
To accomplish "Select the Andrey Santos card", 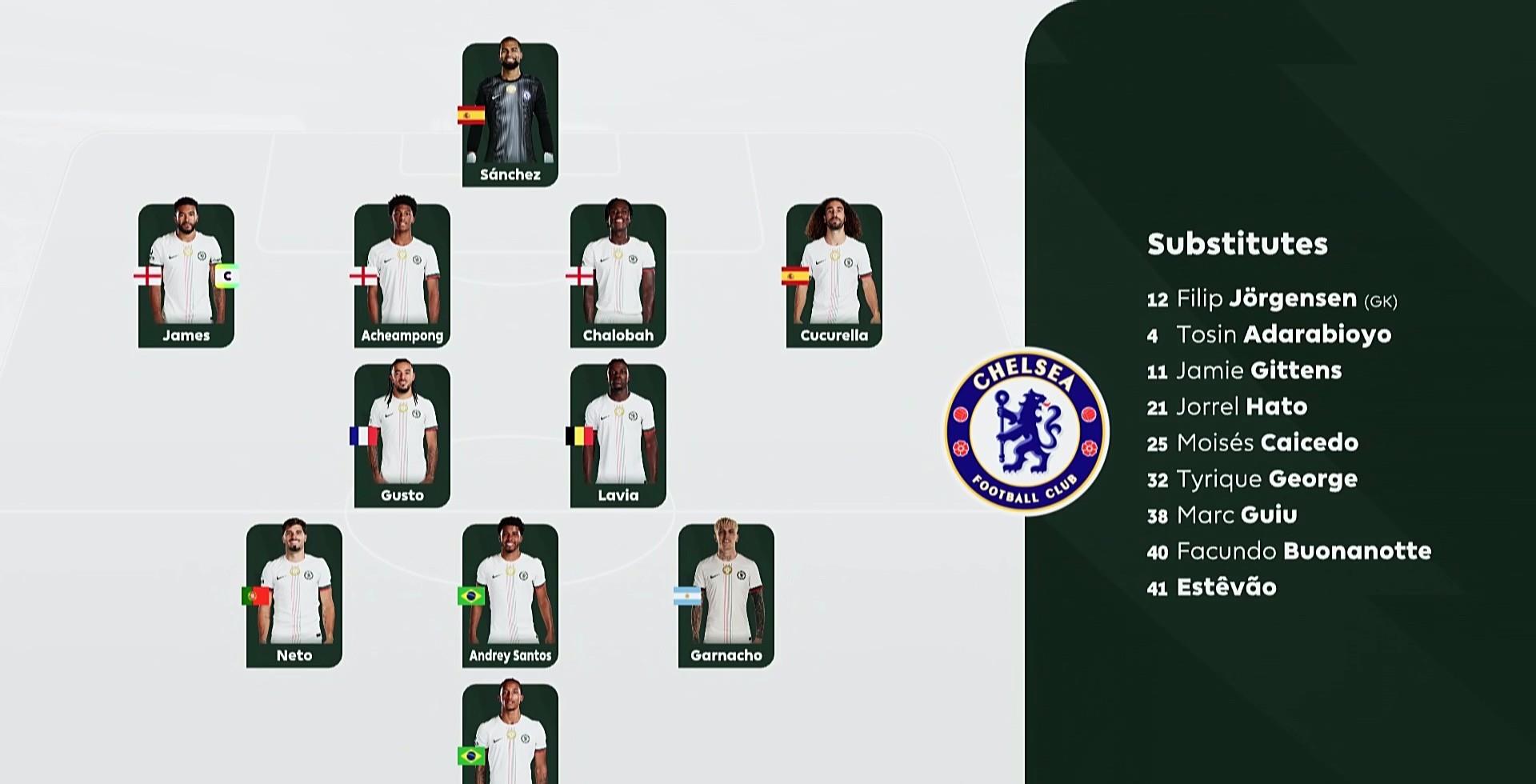I will 510,595.
